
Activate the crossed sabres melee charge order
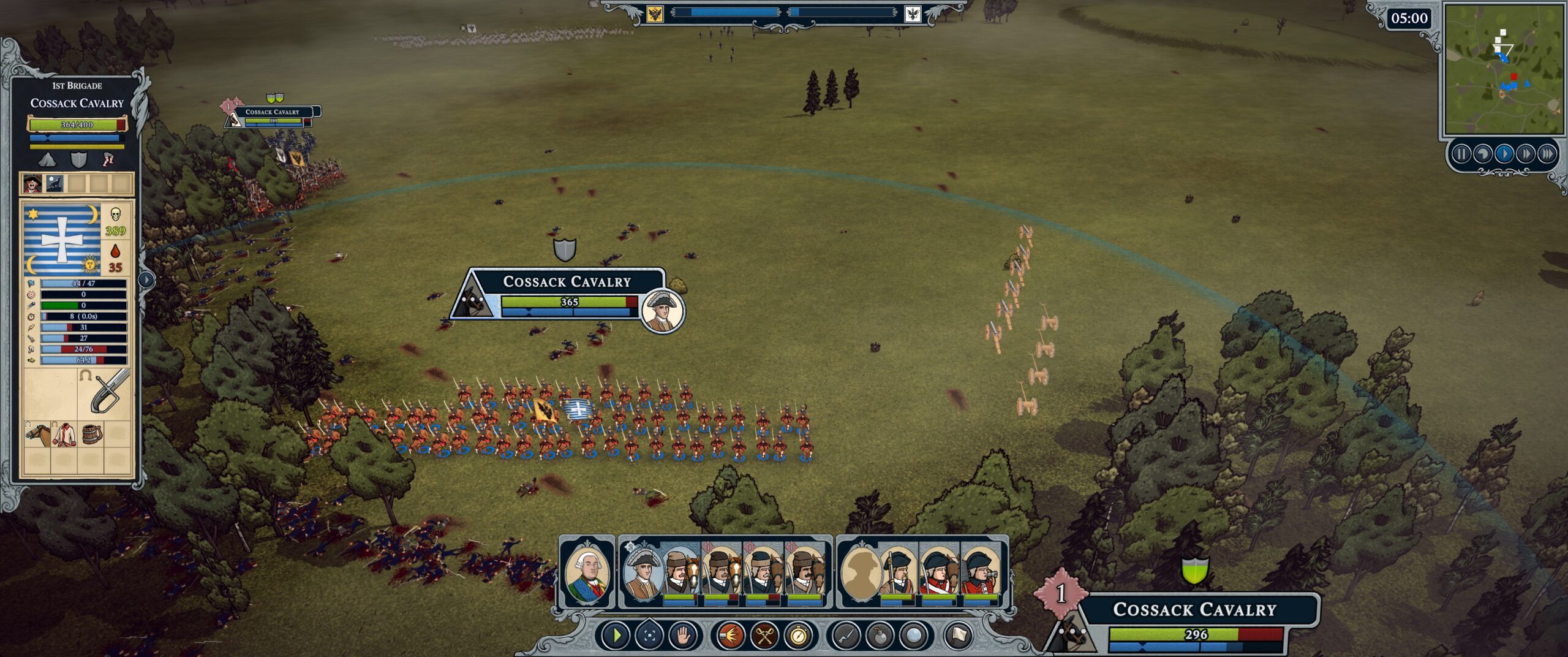pos(764,636)
